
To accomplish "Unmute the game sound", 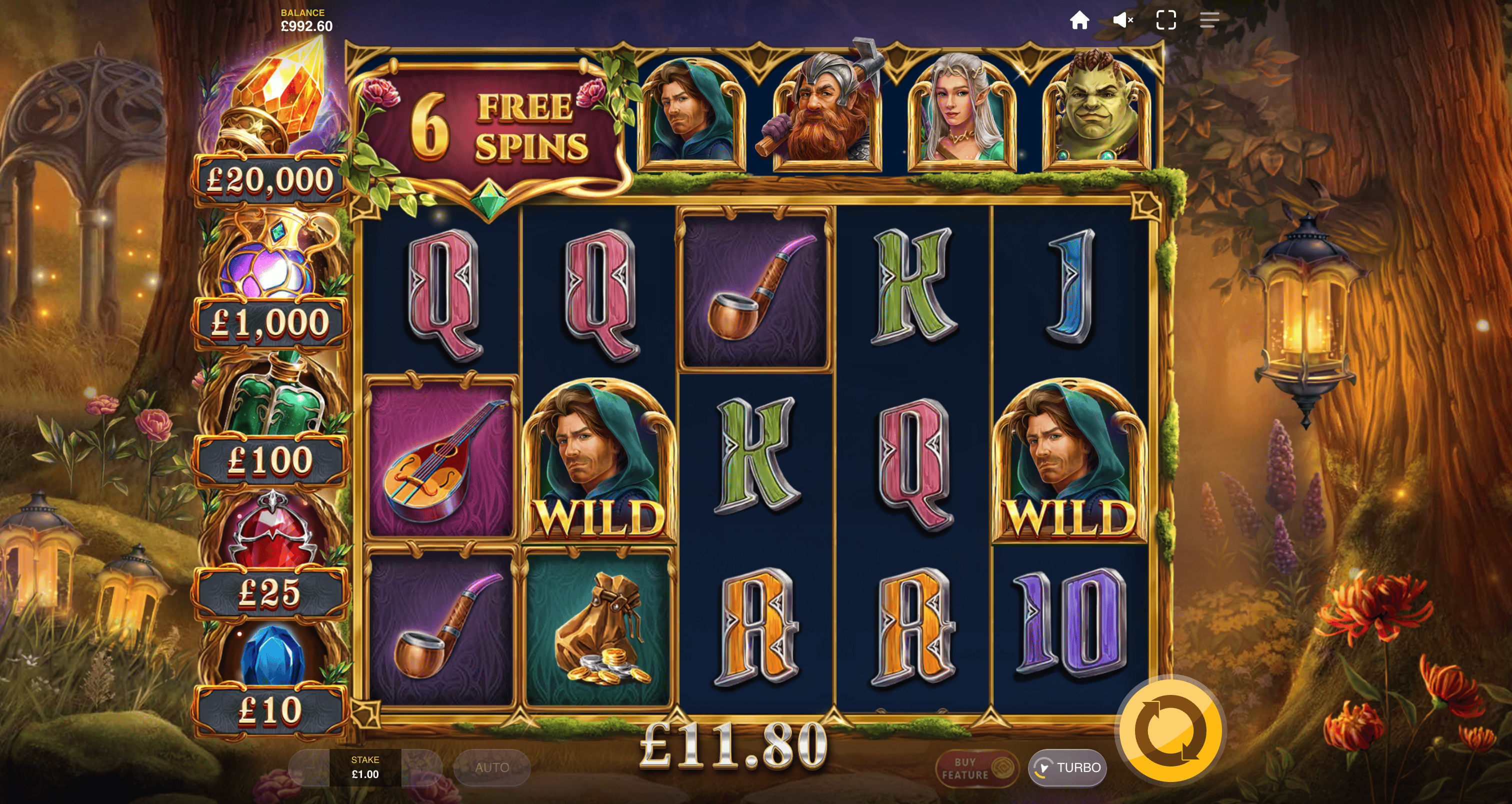I will [x=1123, y=21].
